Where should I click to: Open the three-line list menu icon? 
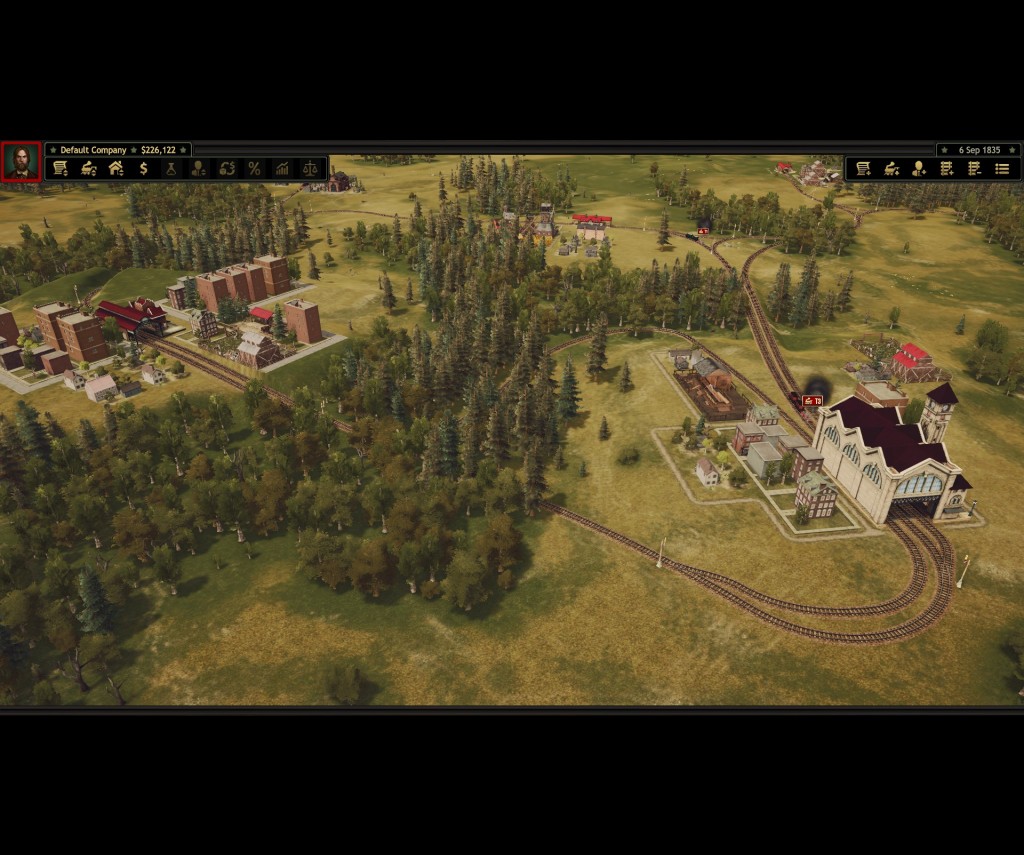1001,169
